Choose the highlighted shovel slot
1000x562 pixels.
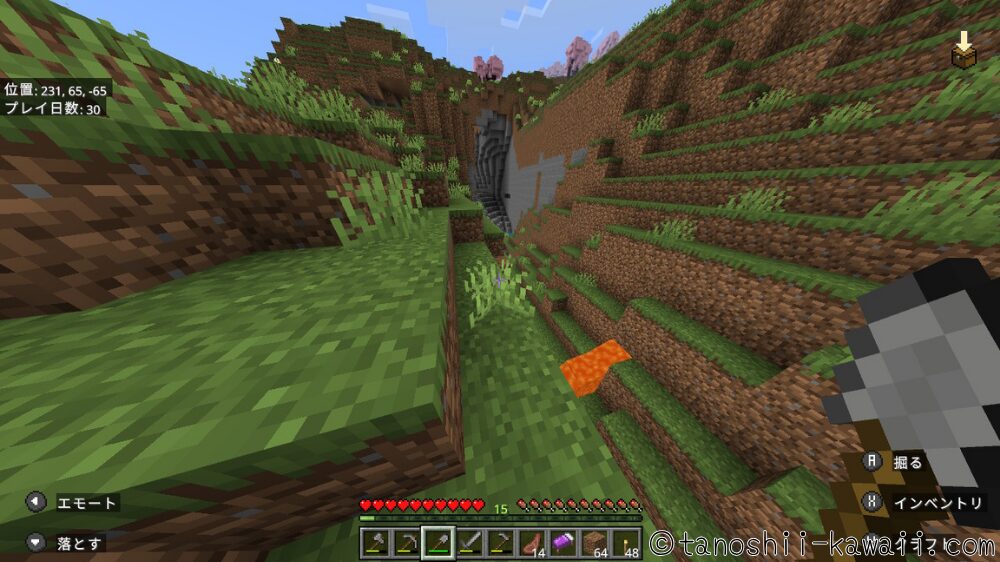[438, 543]
